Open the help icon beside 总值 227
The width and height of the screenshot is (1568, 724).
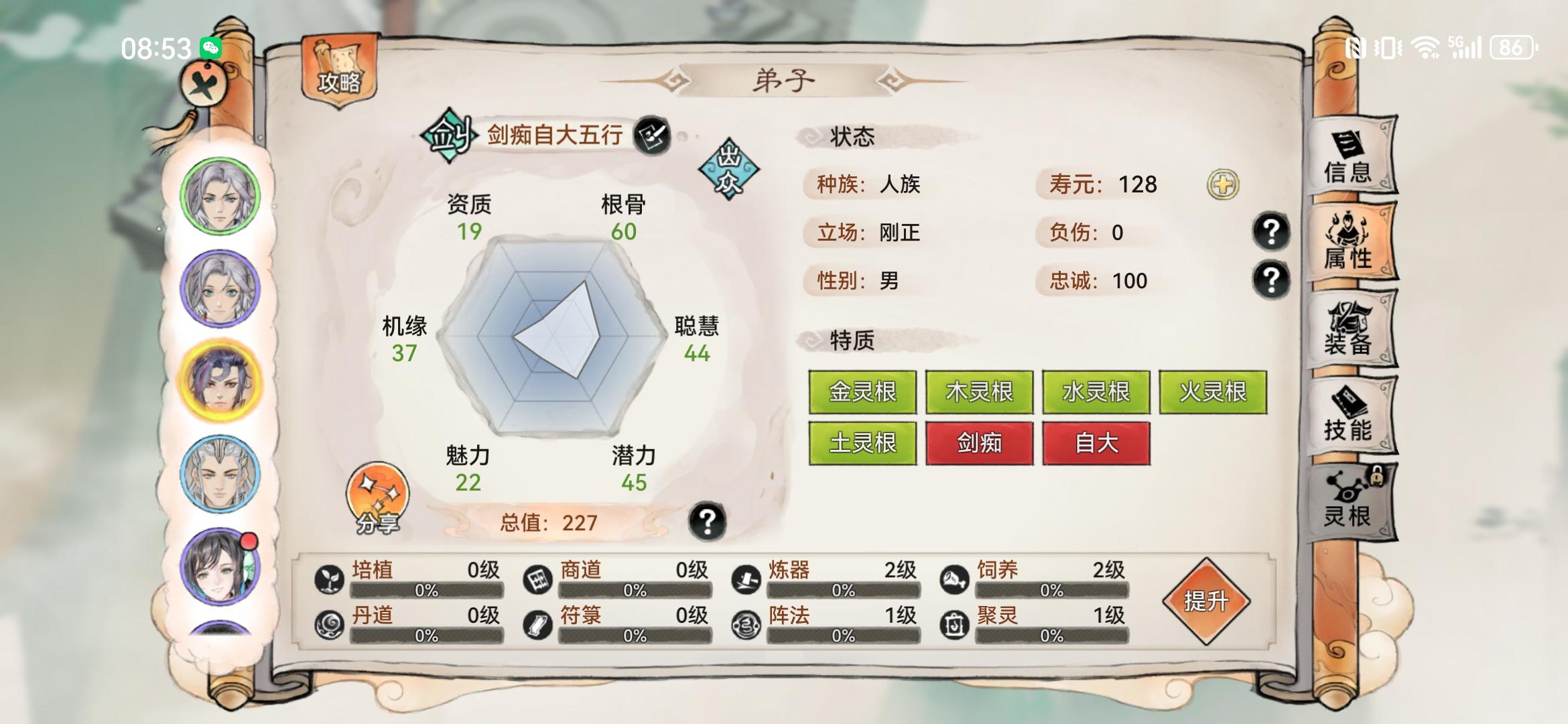point(708,524)
